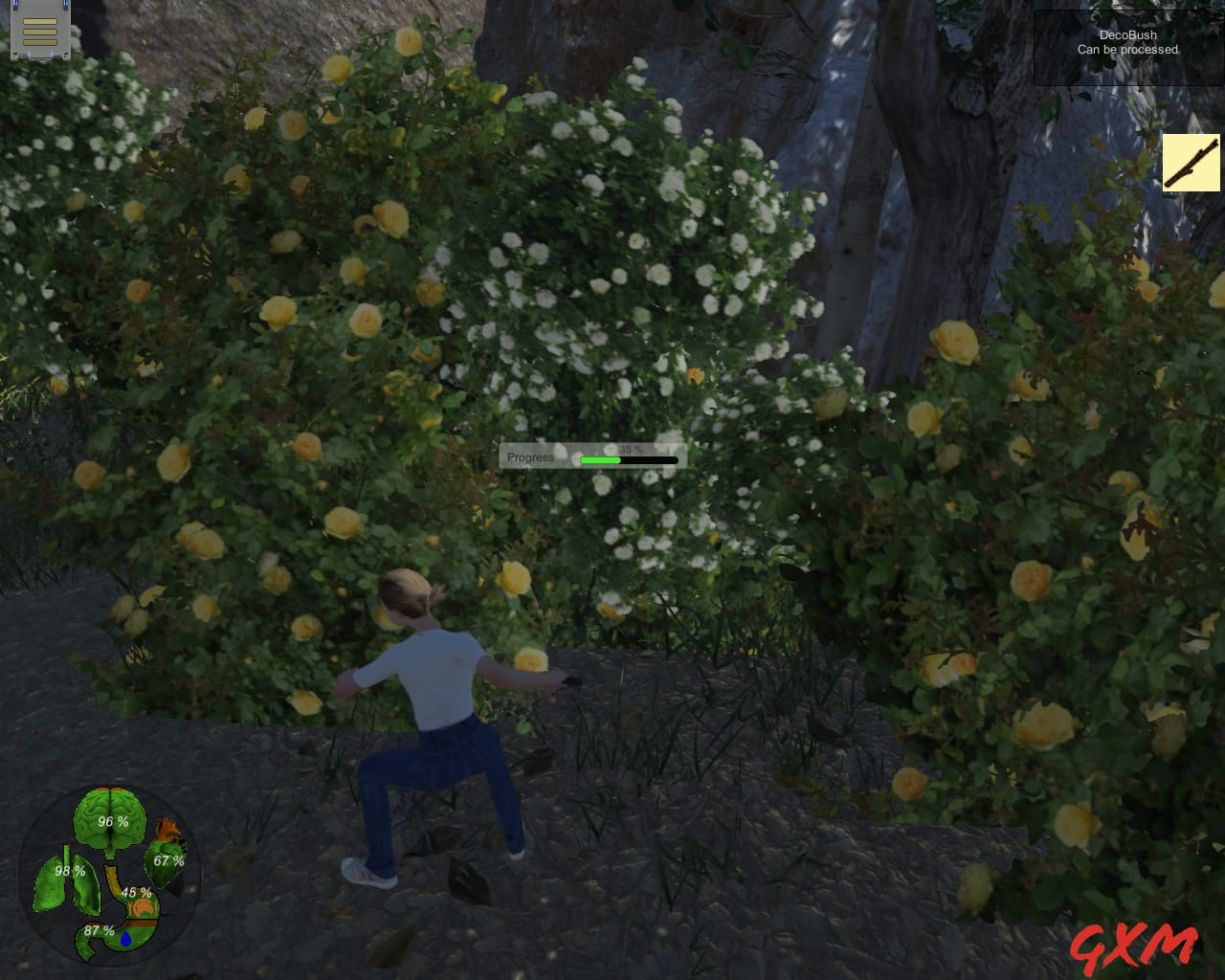Toggle visibility of the DecoBush info panel
The image size is (1225, 980).
click(x=1127, y=42)
